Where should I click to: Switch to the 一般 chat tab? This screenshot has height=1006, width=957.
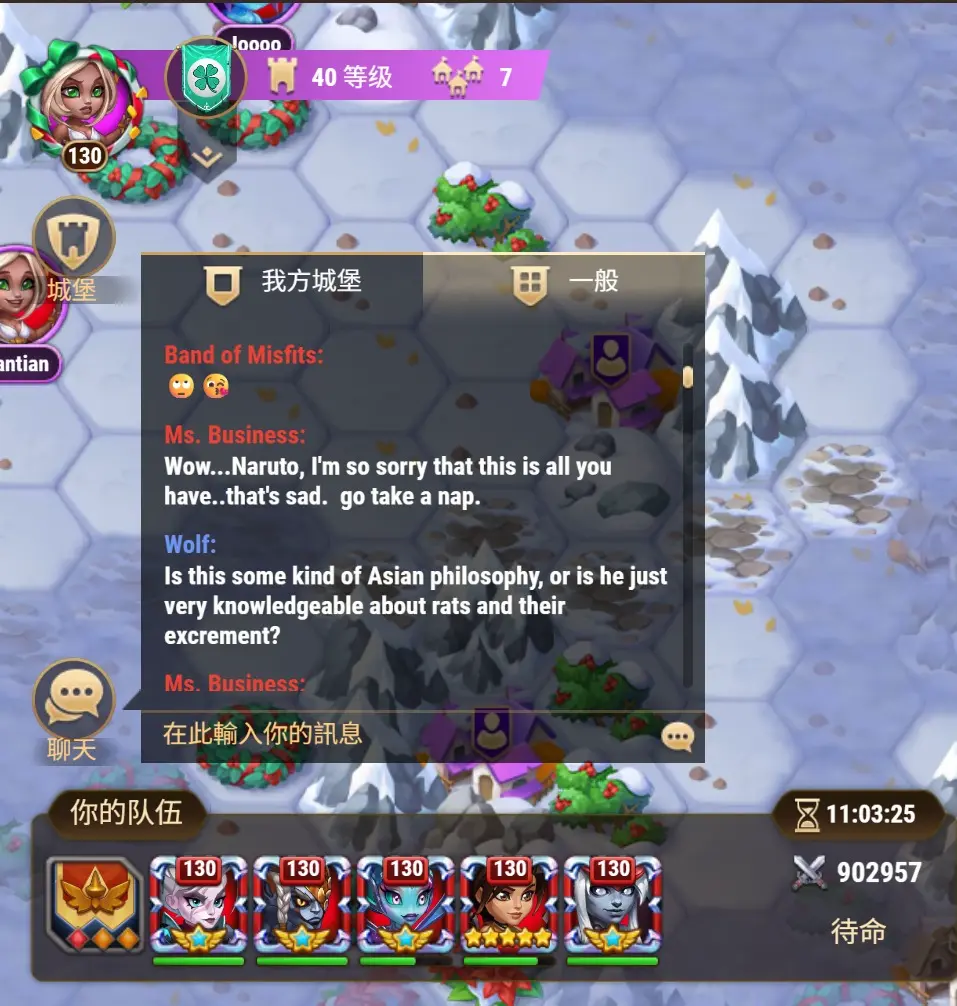point(564,282)
